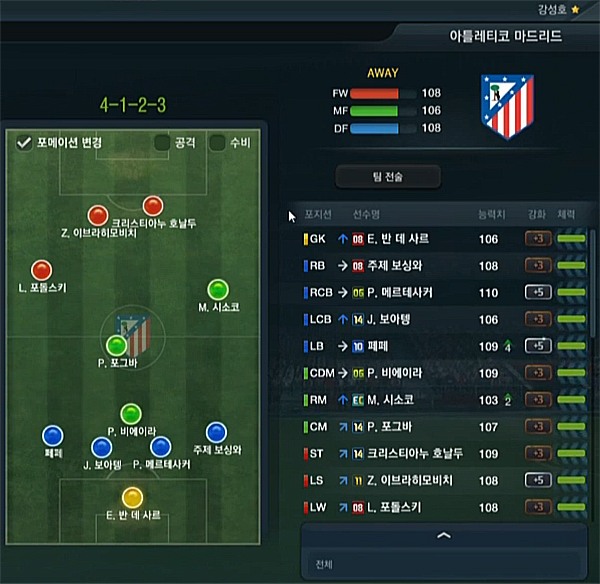Open the 팀 전술 team tactics button
Viewport: 600px width, 584px height.
[388, 177]
